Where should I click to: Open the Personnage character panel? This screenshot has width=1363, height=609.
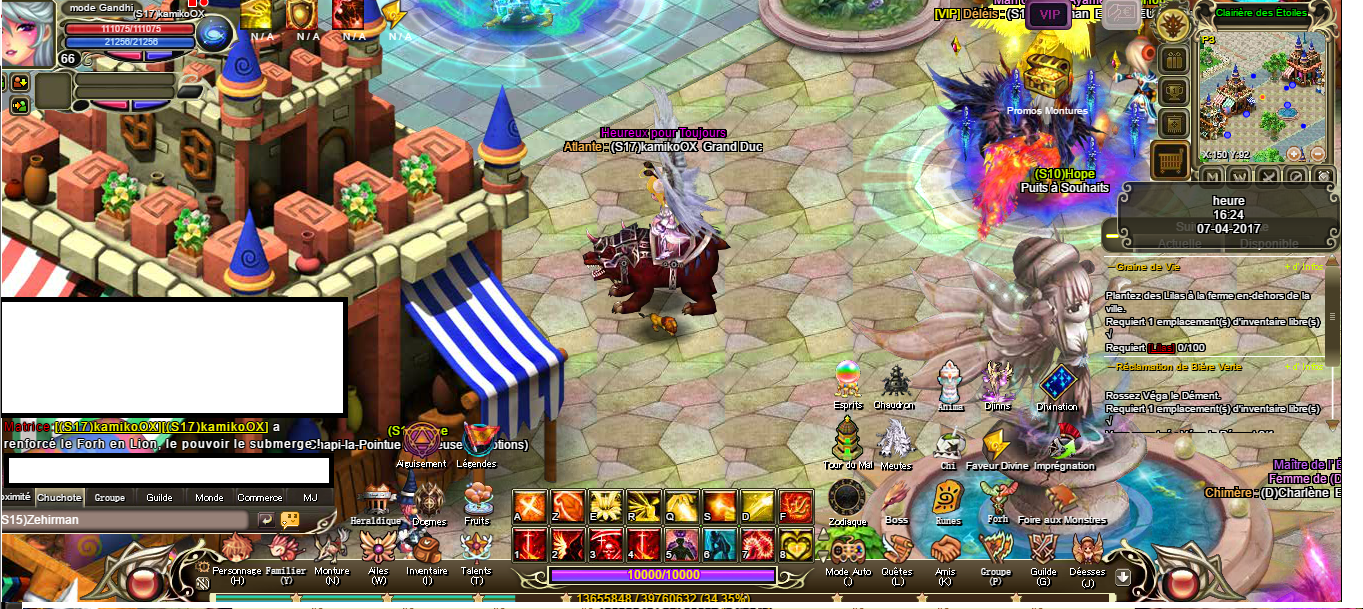click(236, 551)
